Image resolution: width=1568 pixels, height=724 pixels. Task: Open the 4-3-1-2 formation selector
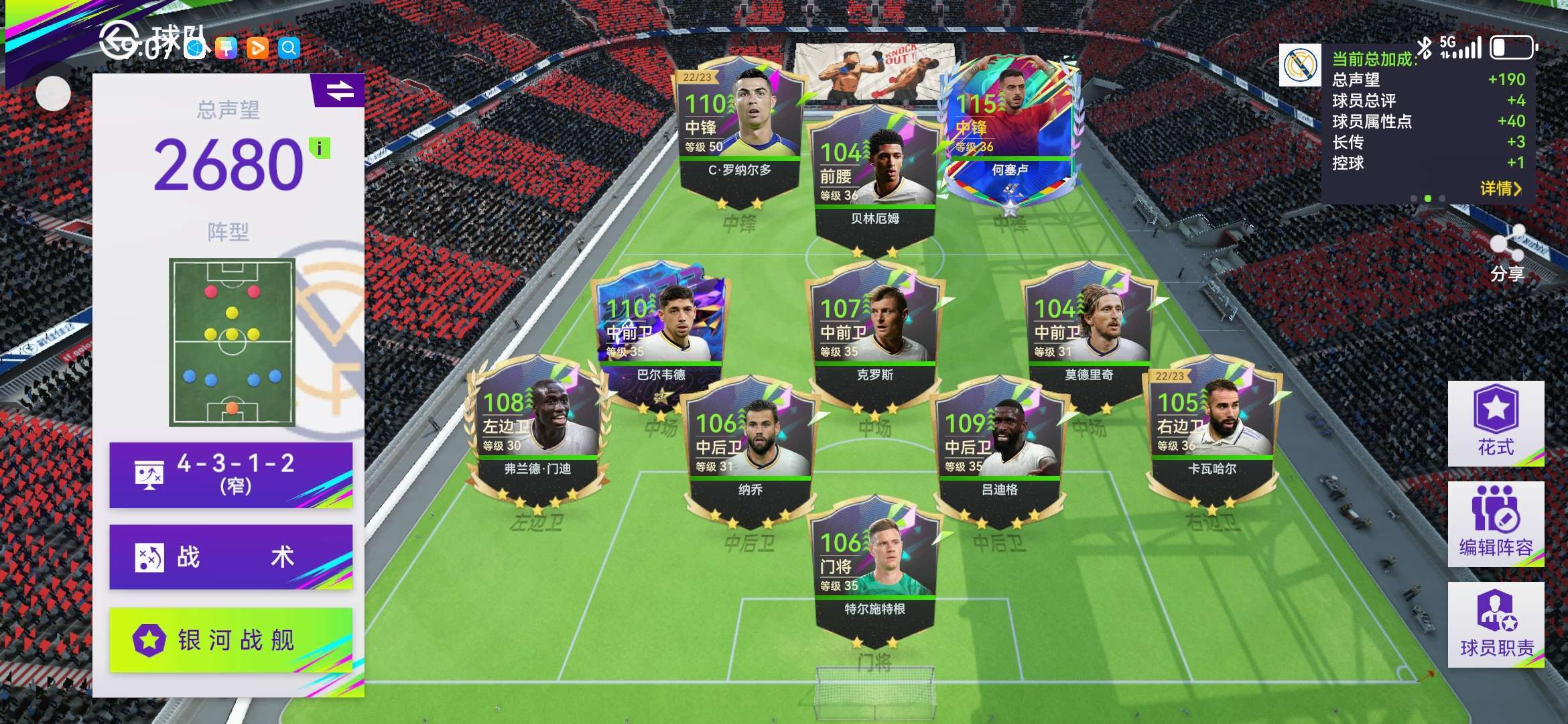click(x=231, y=475)
